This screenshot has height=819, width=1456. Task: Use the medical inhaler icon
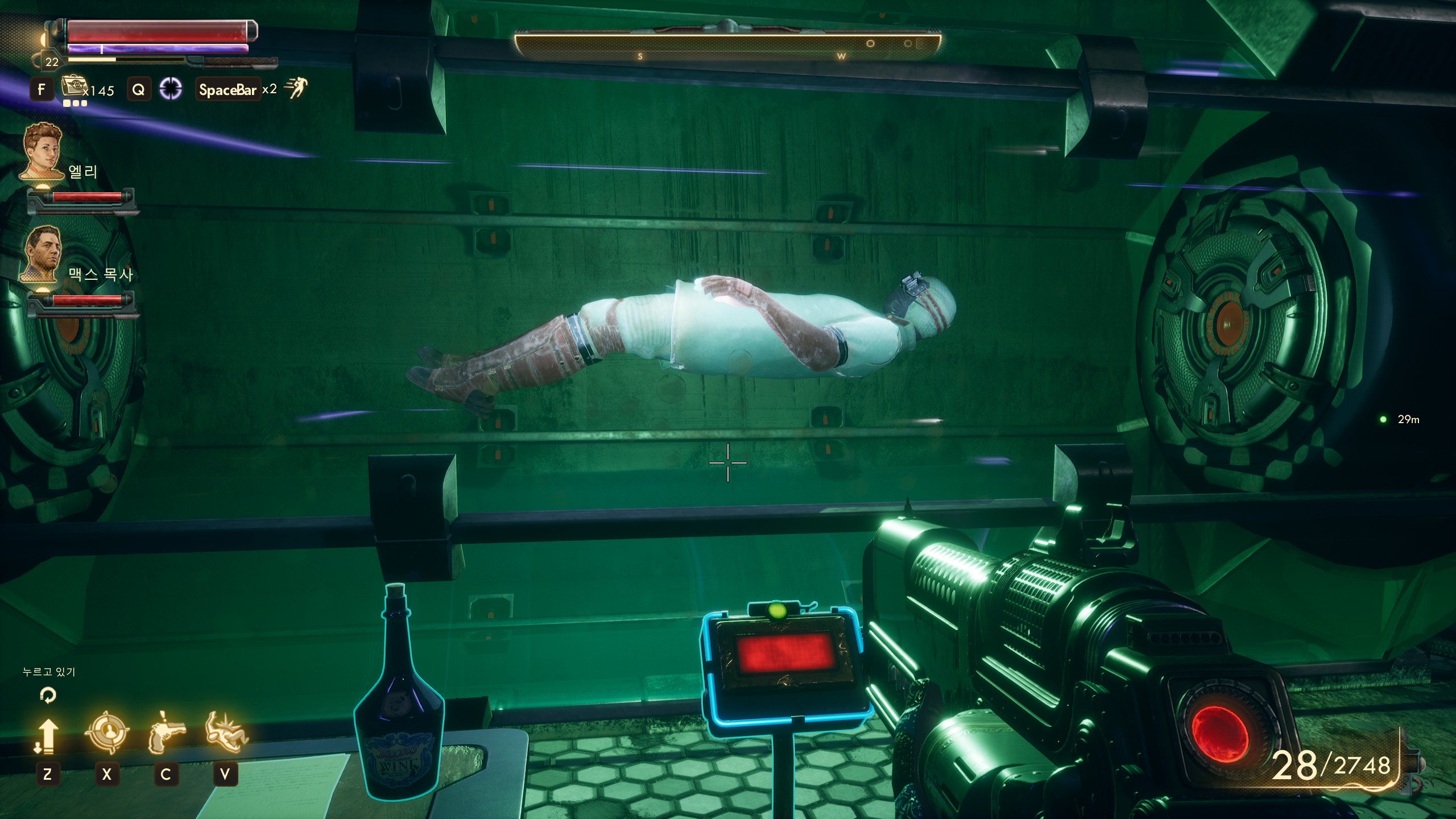tap(72, 88)
